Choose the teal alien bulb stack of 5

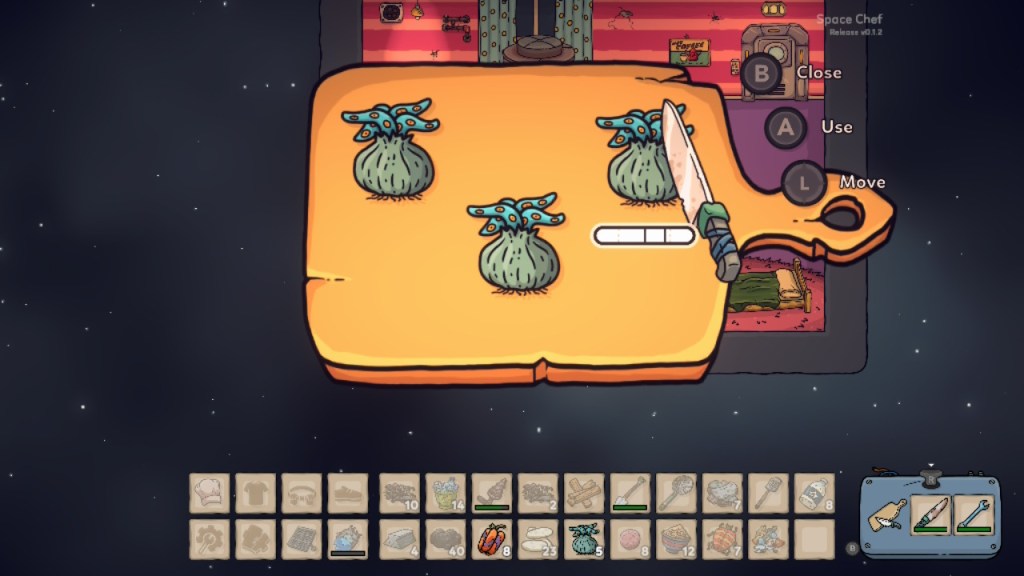pos(584,539)
